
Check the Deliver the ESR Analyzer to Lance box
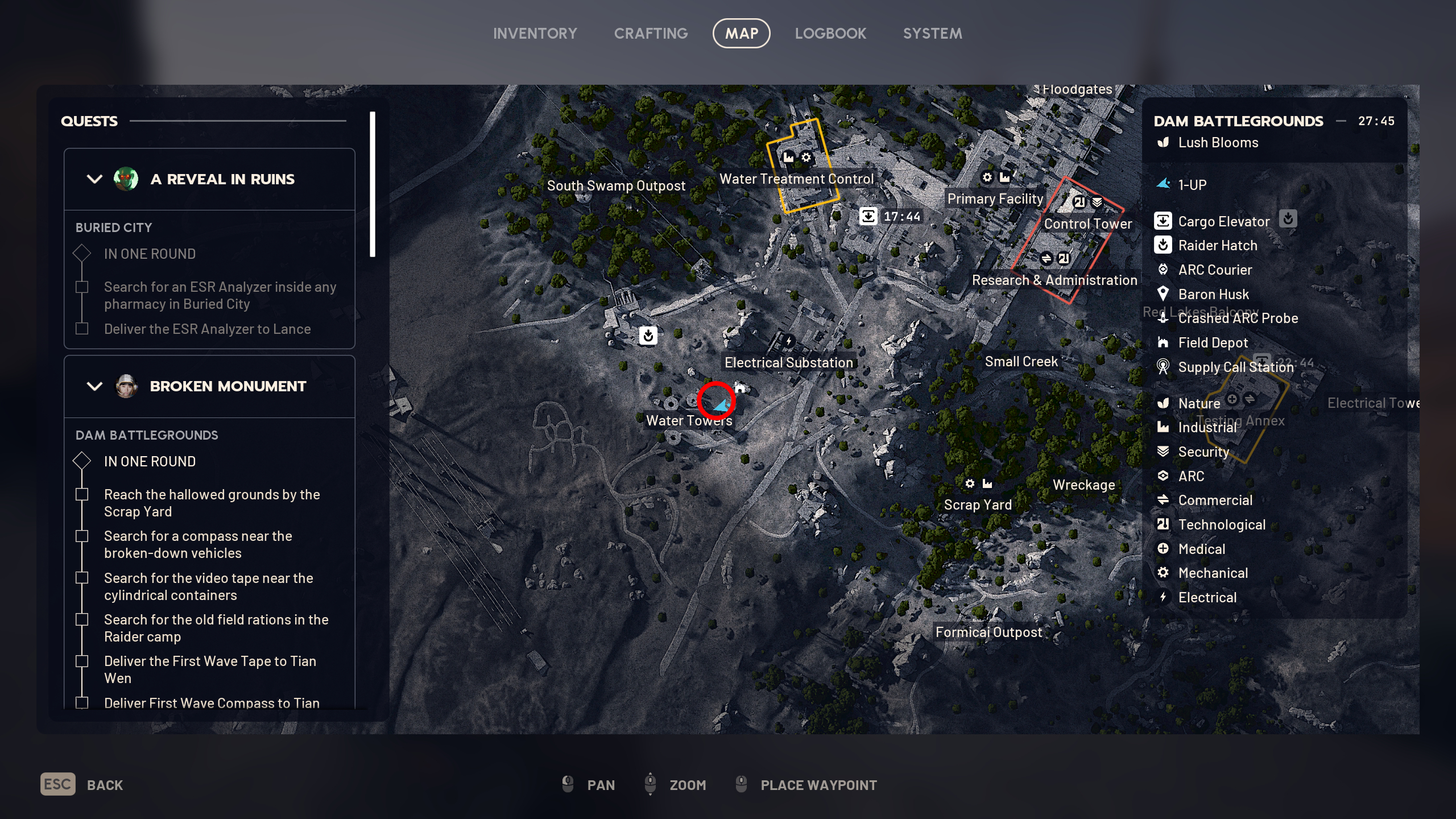tap(81, 329)
